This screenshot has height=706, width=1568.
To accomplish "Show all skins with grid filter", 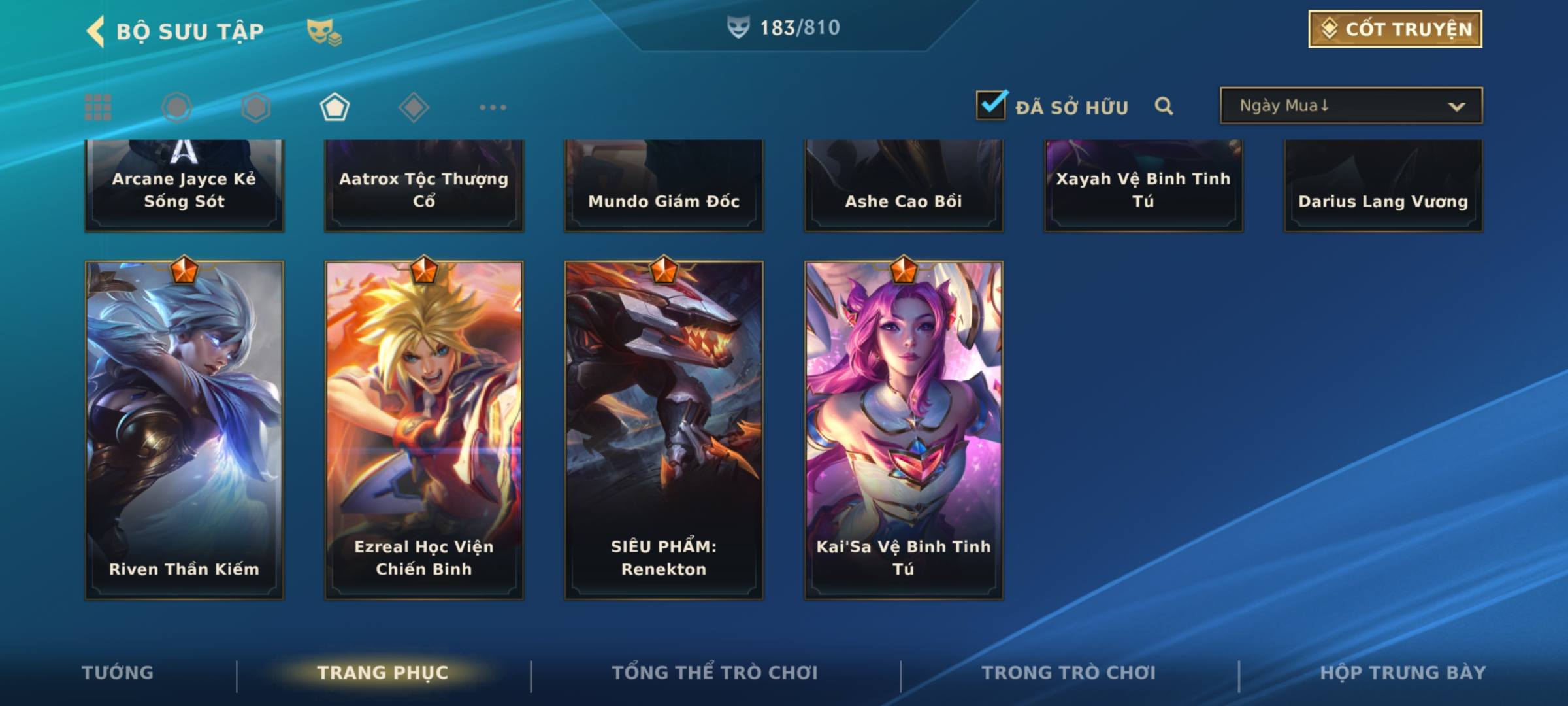I will pyautogui.click(x=98, y=107).
